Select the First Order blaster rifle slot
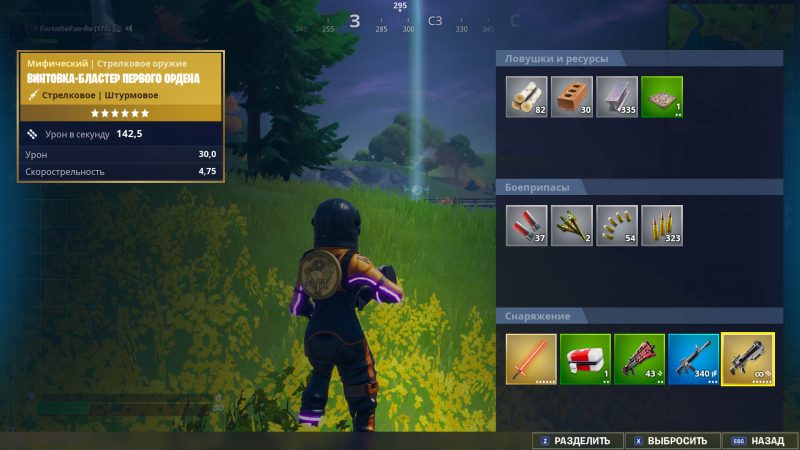 pyautogui.click(x=747, y=359)
